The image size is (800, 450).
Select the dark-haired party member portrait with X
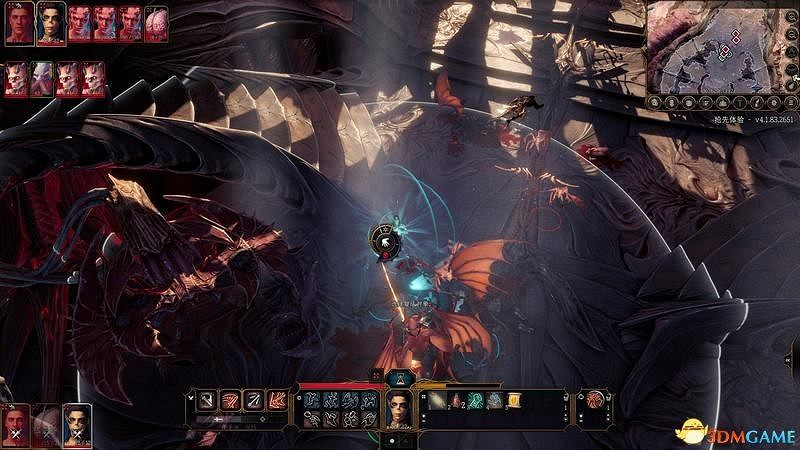coord(77,424)
